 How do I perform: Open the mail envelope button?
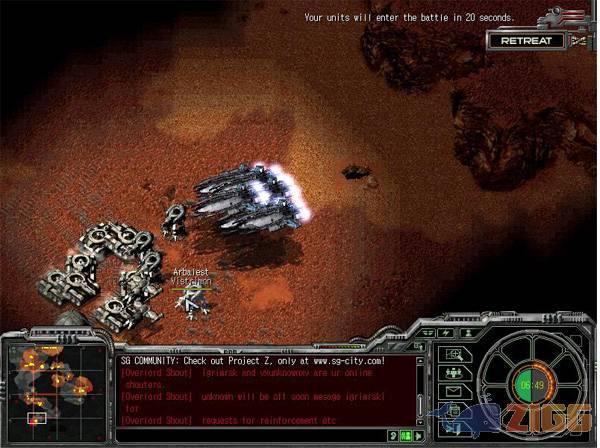[x=453, y=391]
